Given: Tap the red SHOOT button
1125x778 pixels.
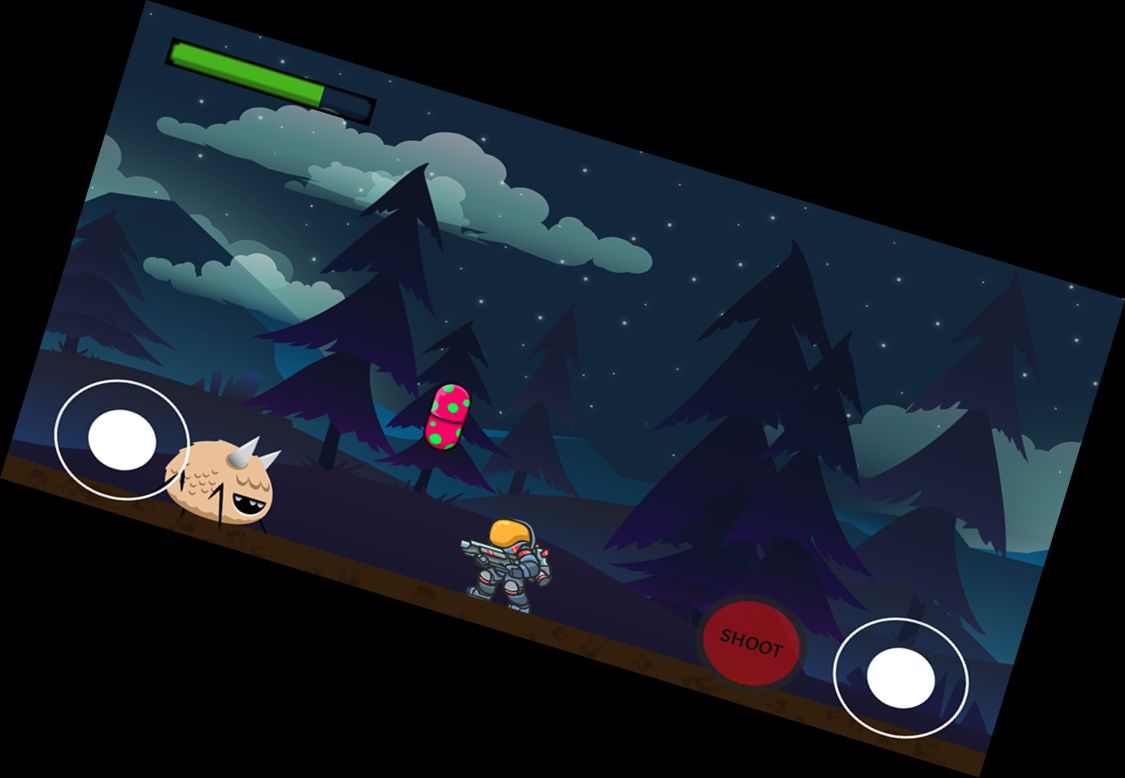Looking at the screenshot, I should [750, 642].
